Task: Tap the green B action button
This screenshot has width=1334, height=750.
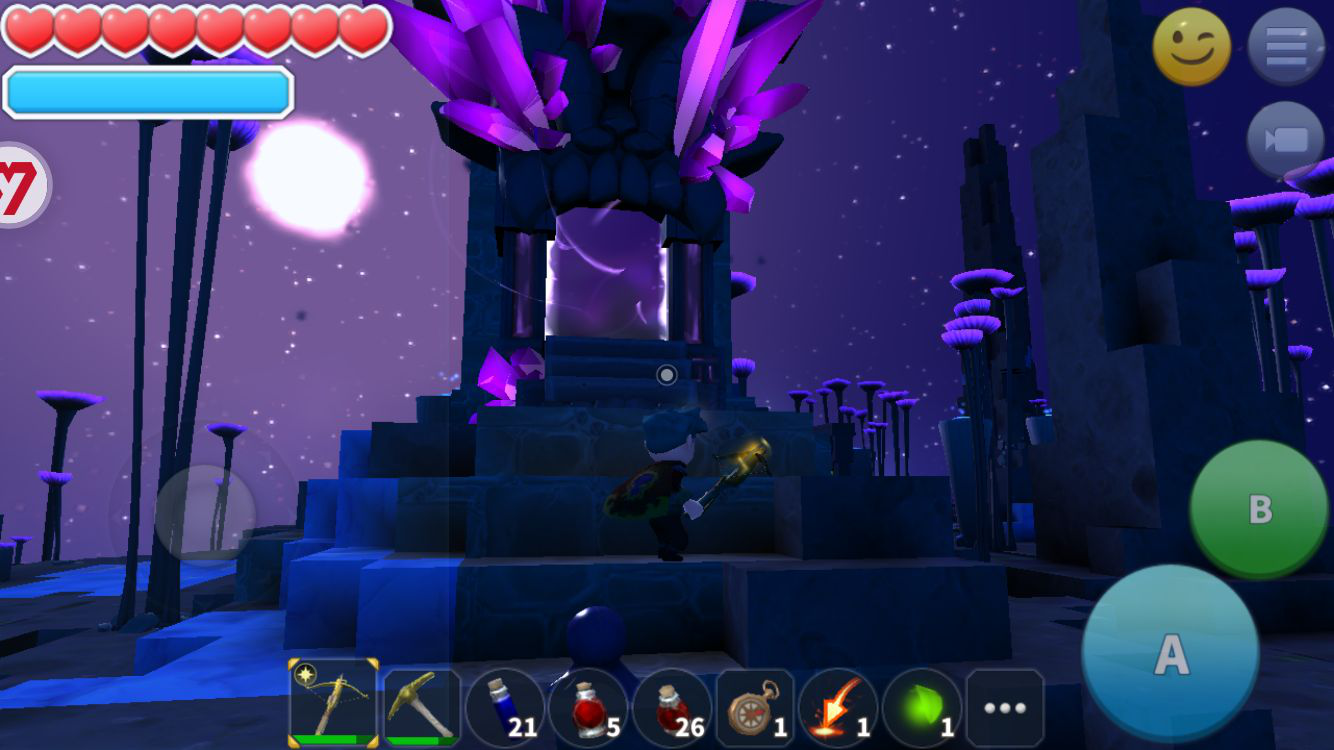Action: pos(1258,508)
